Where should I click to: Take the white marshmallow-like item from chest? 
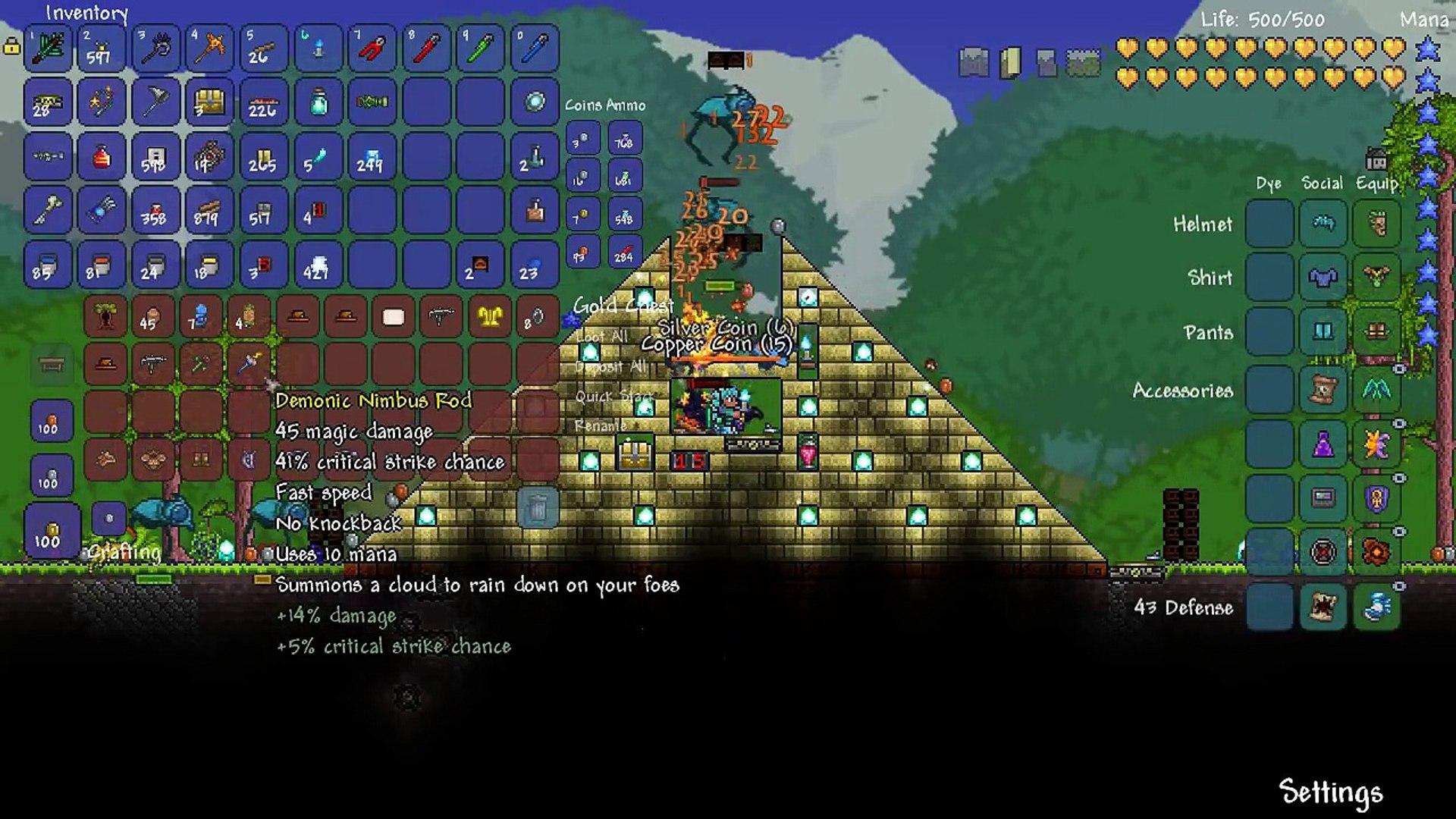point(393,317)
